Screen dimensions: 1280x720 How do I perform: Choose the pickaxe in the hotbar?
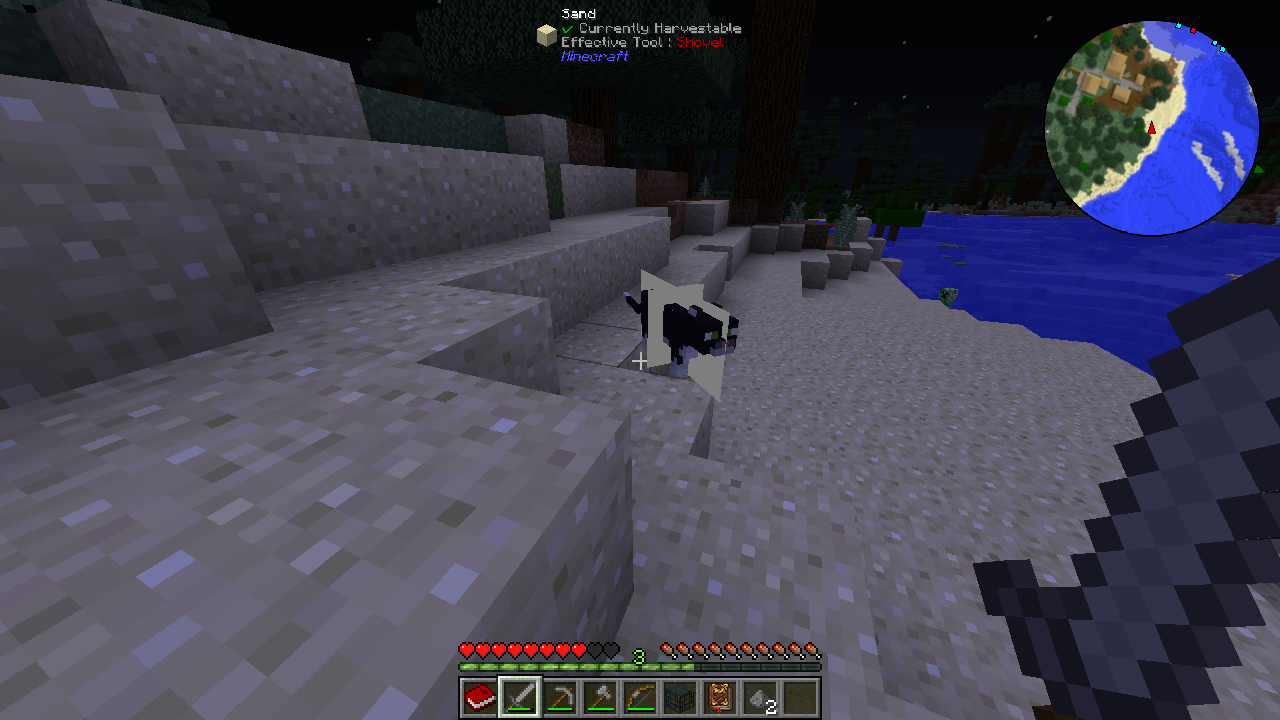560,697
